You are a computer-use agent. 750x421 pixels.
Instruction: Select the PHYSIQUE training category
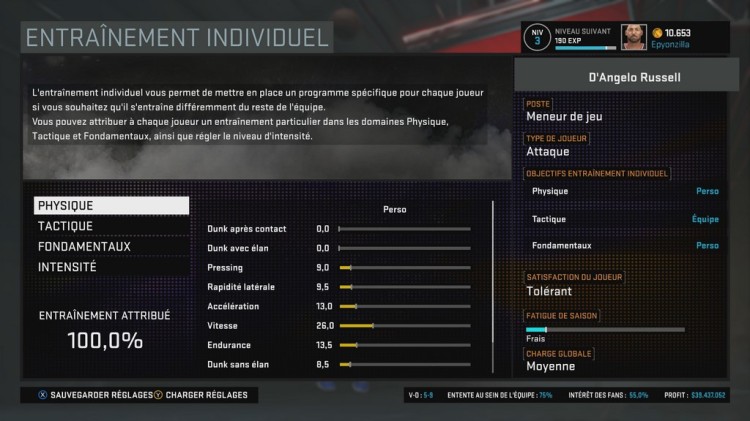(x=111, y=205)
